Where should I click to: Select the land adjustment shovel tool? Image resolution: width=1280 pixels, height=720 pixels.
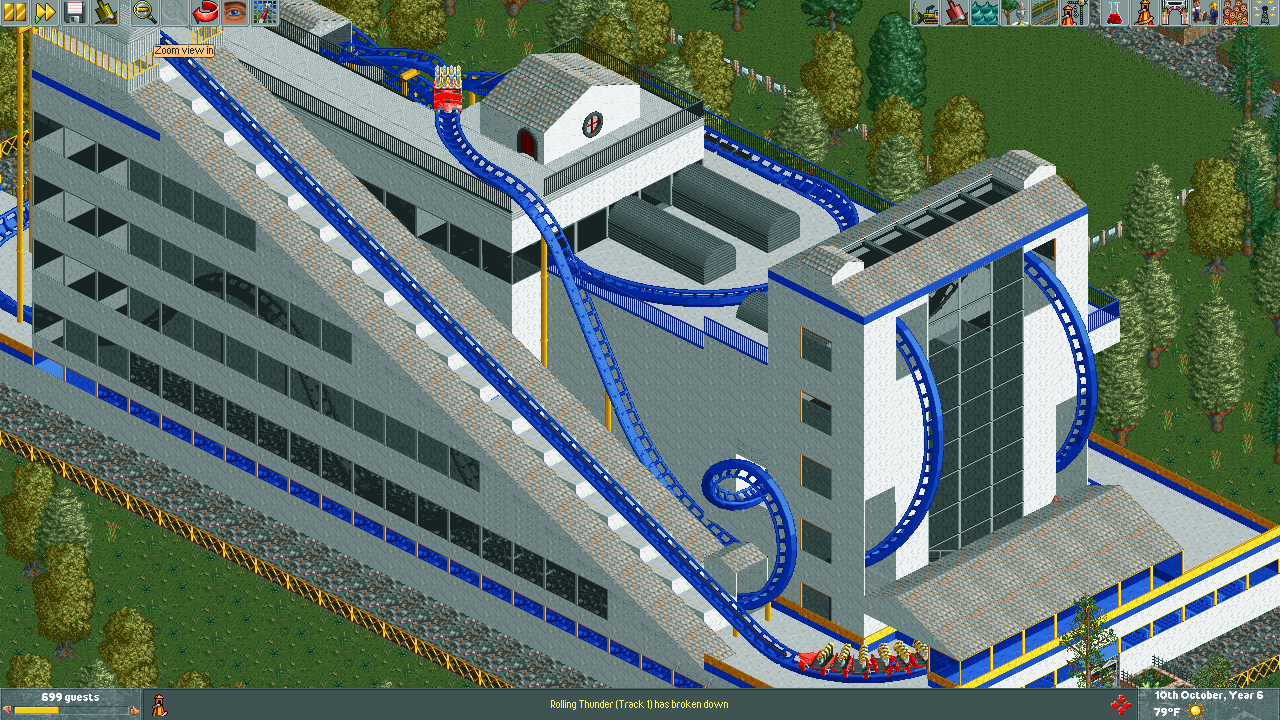[x=955, y=12]
